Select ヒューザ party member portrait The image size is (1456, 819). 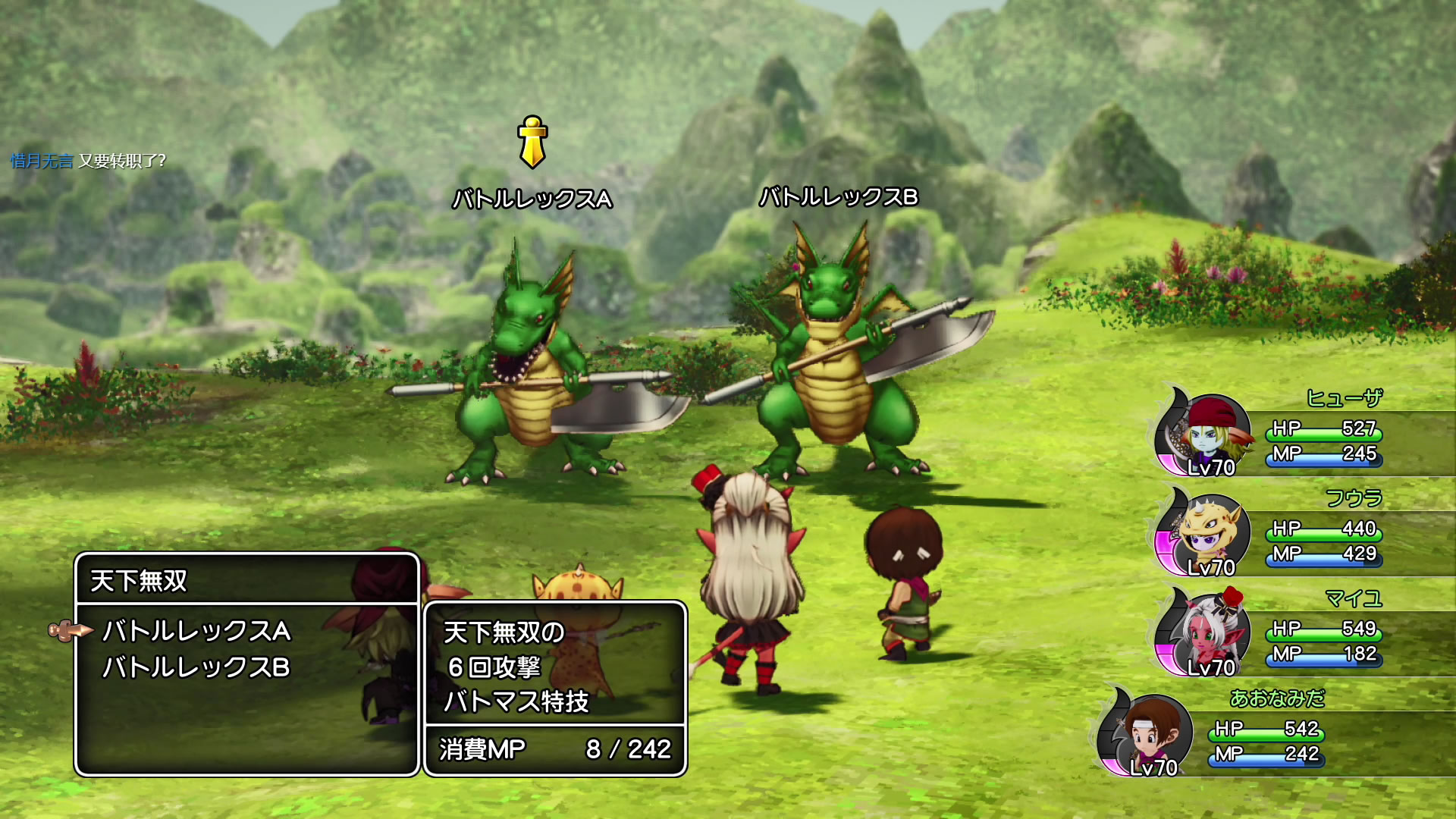point(1204,434)
